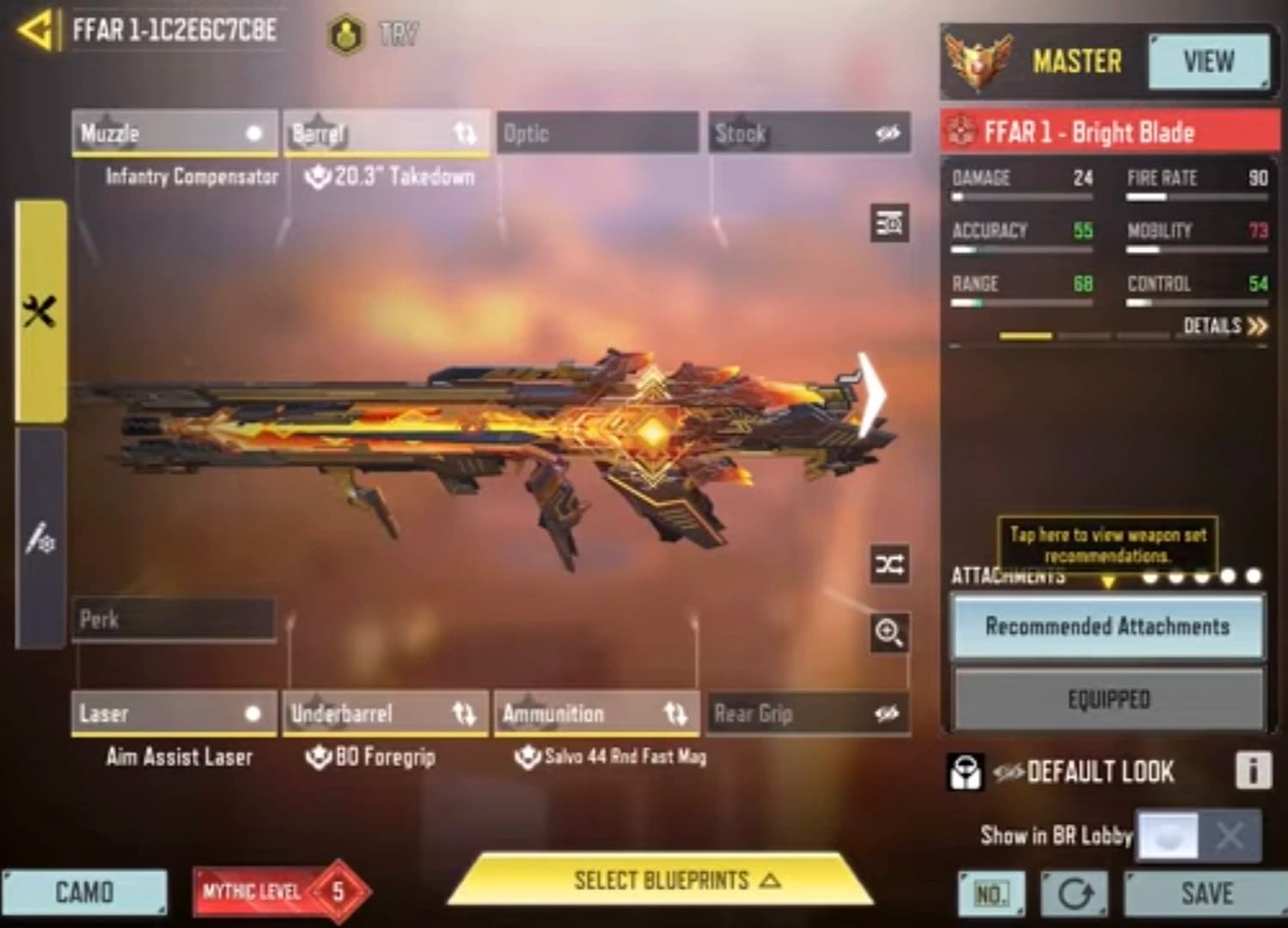1288x928 pixels.
Task: Open the Camo menu
Action: 84,893
